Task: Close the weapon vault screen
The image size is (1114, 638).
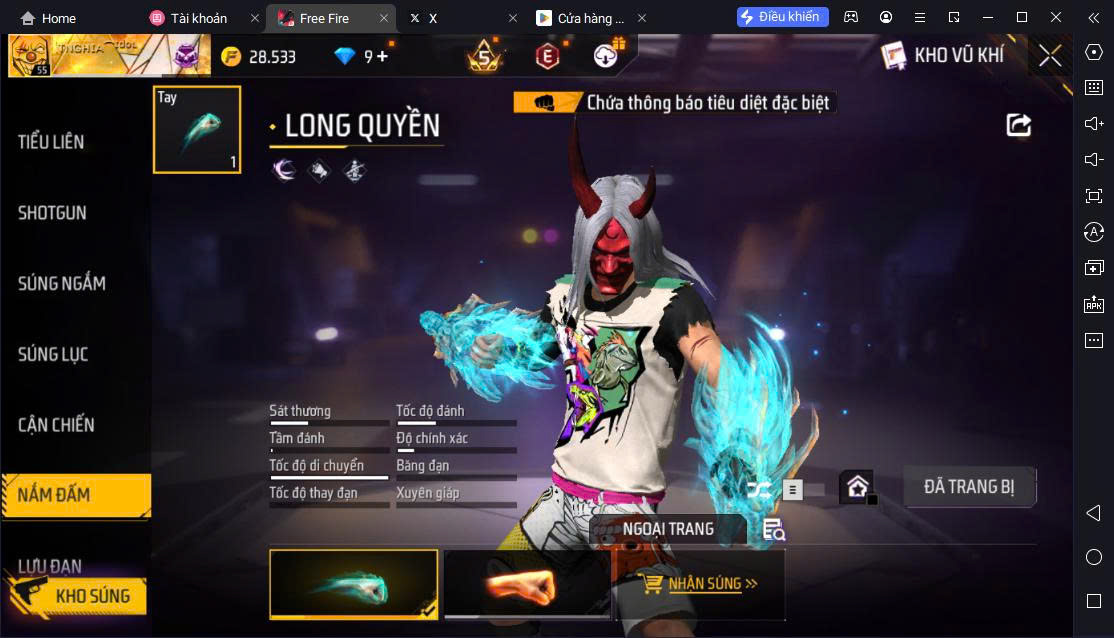Action: 1050,56
